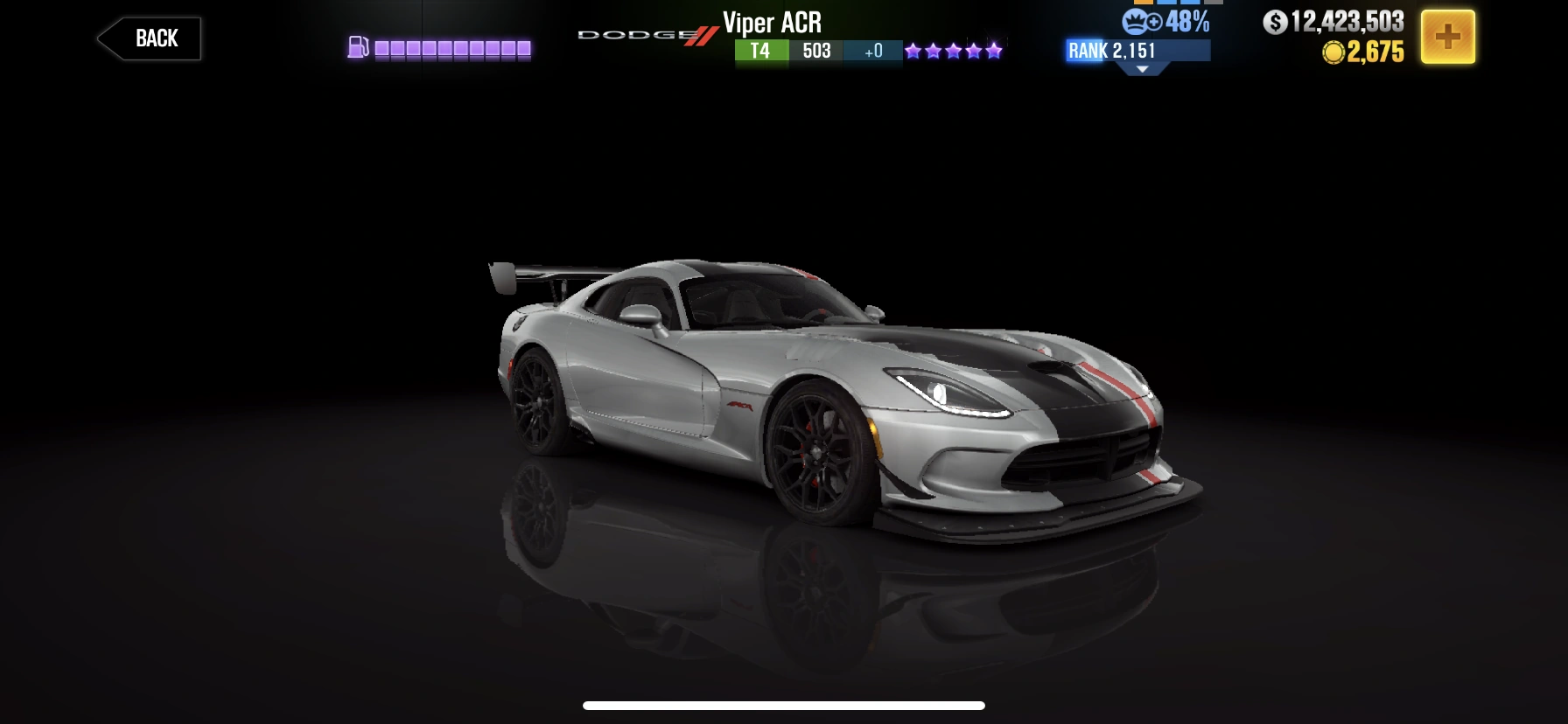Viewport: 1568px width, 724px height.
Task: Click the swipe indicator bar at bottom
Action: point(783,706)
